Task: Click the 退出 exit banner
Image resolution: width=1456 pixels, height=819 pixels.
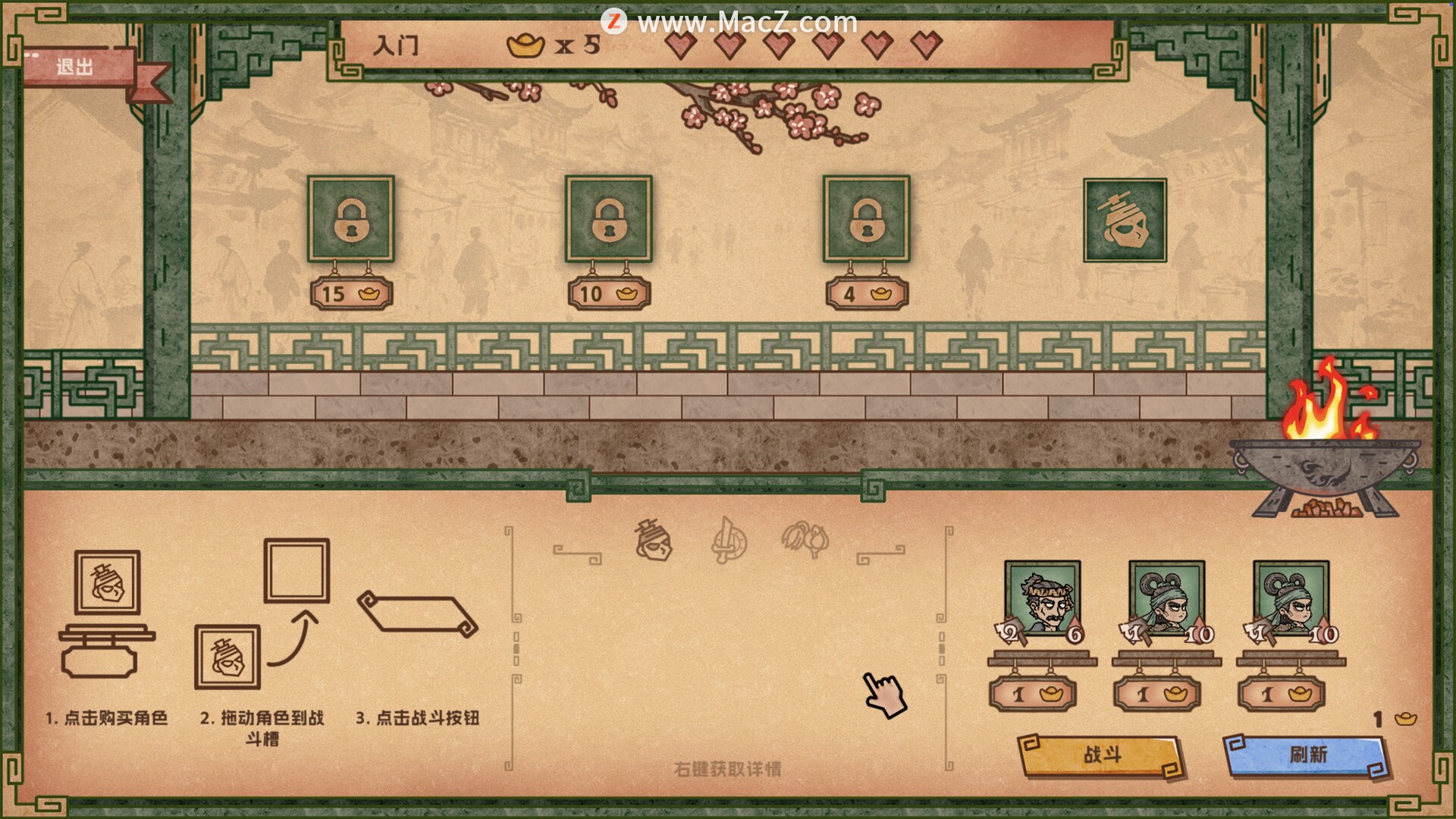Action: [x=76, y=67]
